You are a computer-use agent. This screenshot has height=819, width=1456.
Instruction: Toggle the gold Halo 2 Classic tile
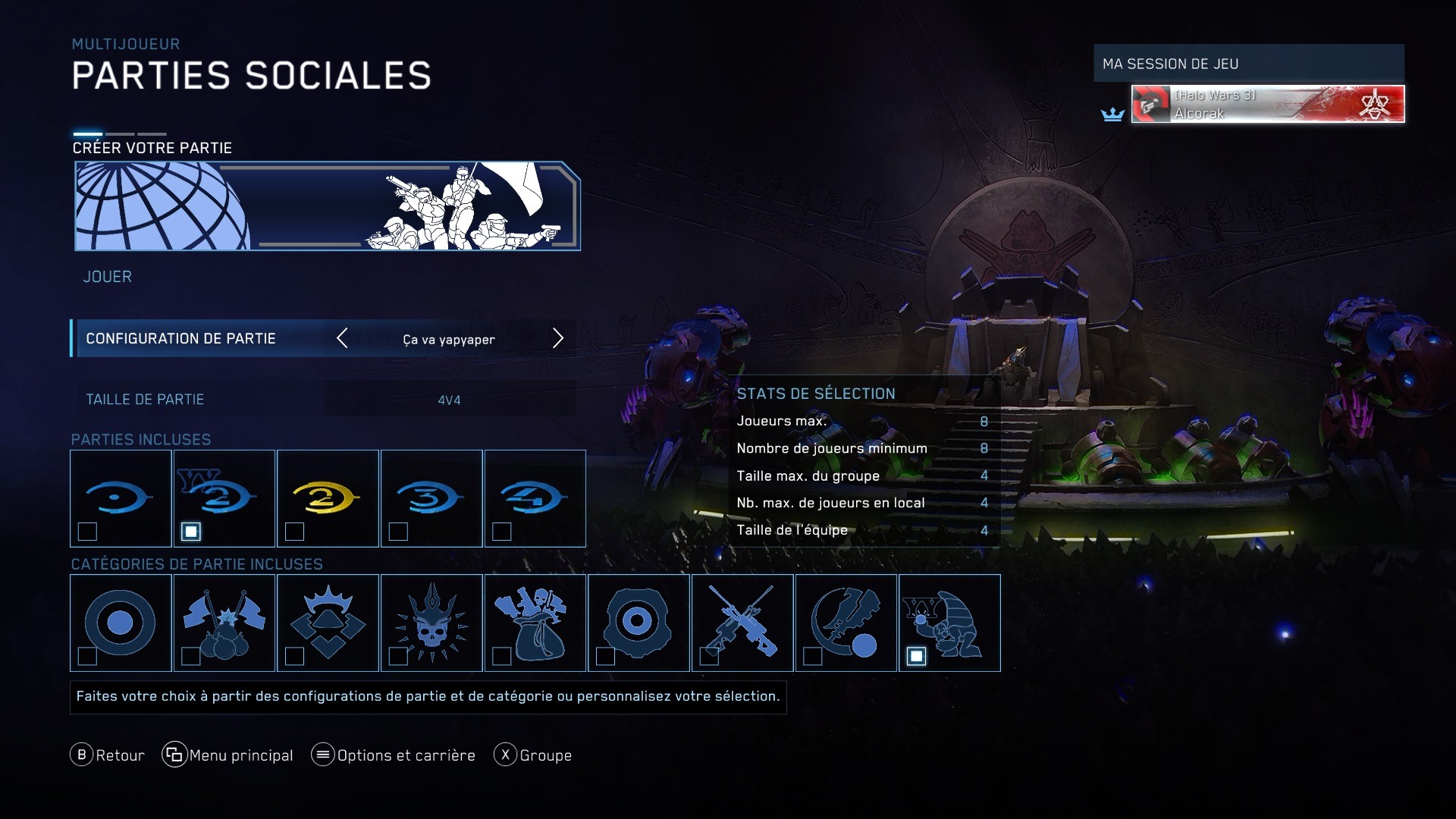328,498
